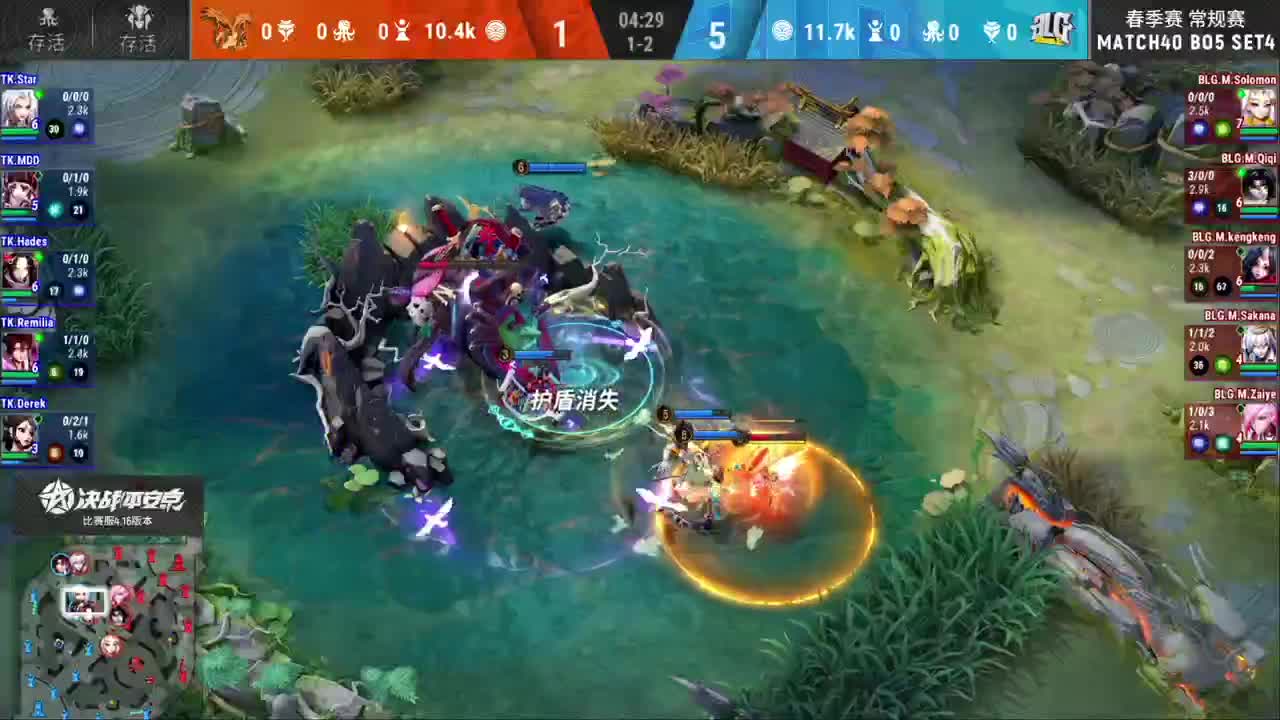Select the 春季赛 常规赛 header
This screenshot has width=1280, height=720.
point(1185,17)
